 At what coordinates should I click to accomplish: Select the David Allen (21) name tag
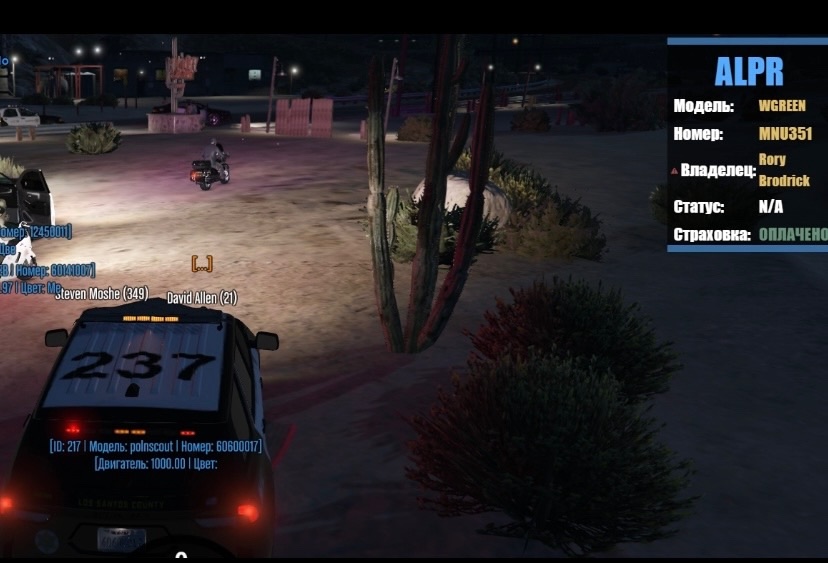(x=202, y=298)
